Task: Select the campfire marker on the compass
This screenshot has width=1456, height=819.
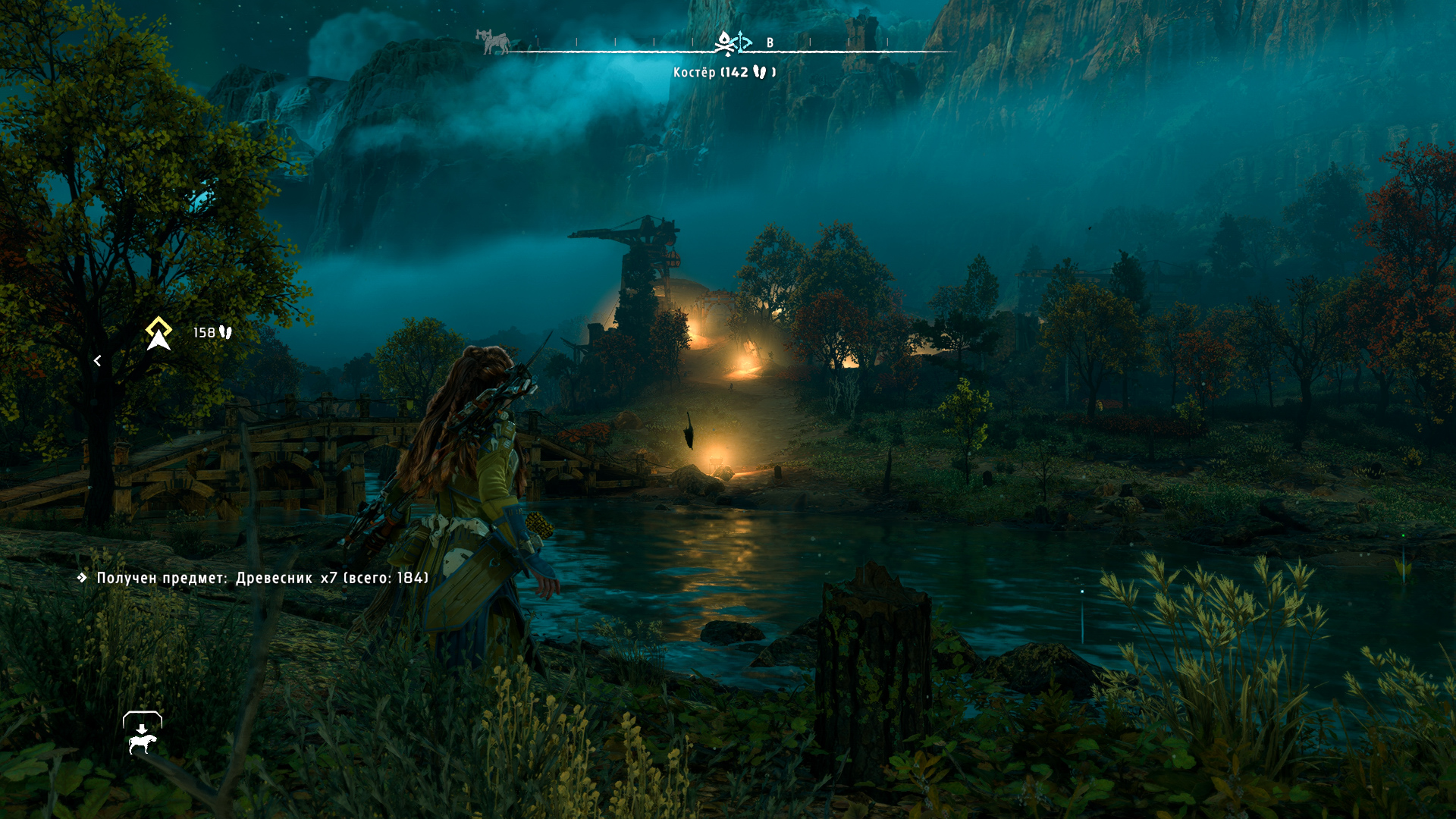Action: (725, 43)
